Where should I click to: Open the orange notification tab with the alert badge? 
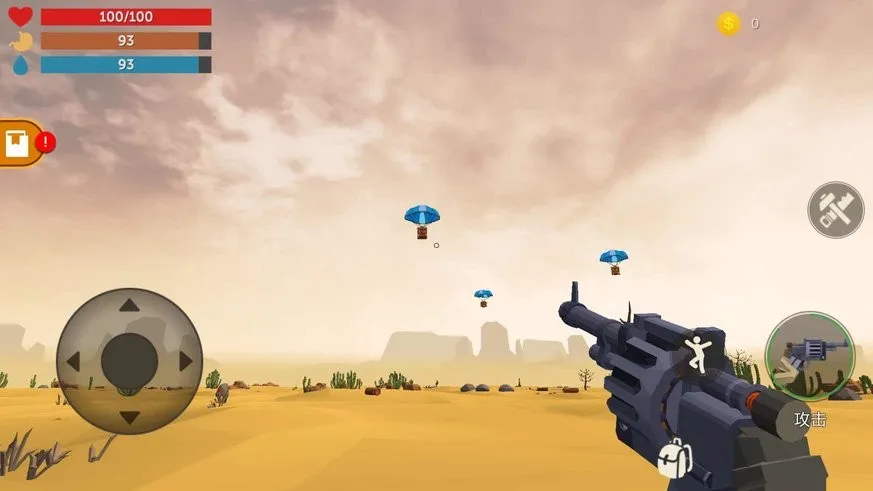(x=20, y=143)
